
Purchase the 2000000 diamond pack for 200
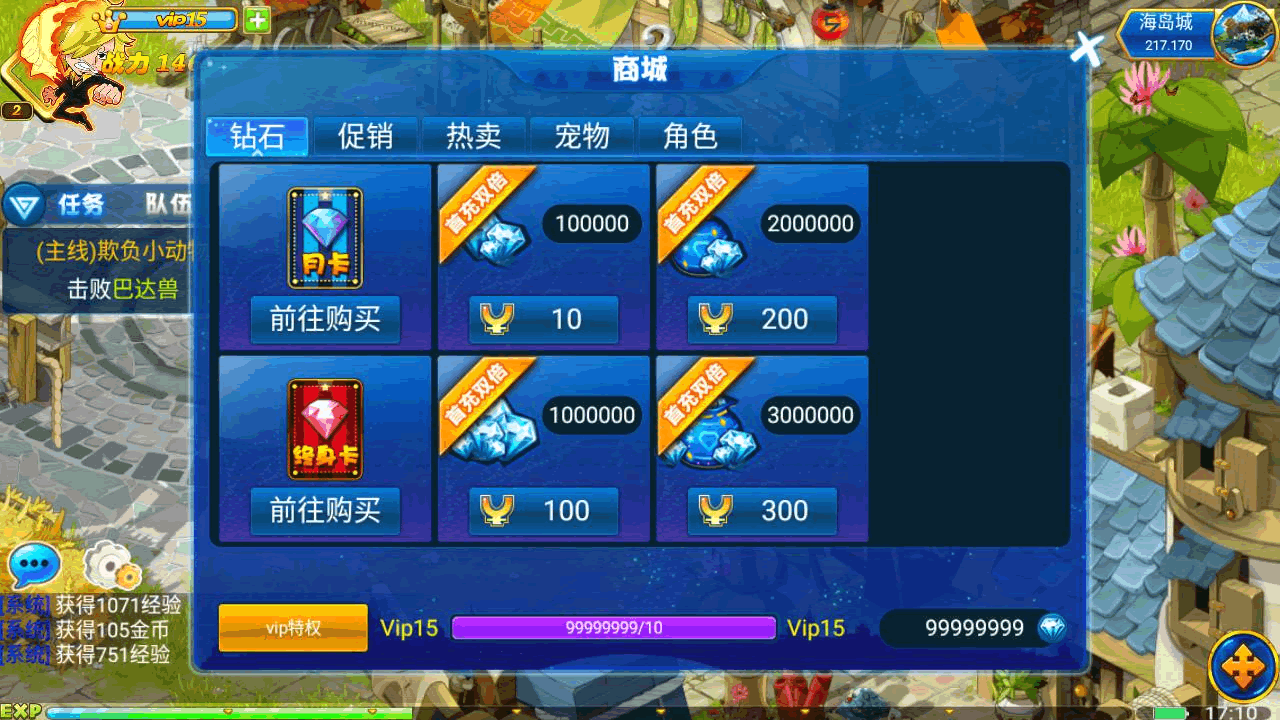point(762,319)
